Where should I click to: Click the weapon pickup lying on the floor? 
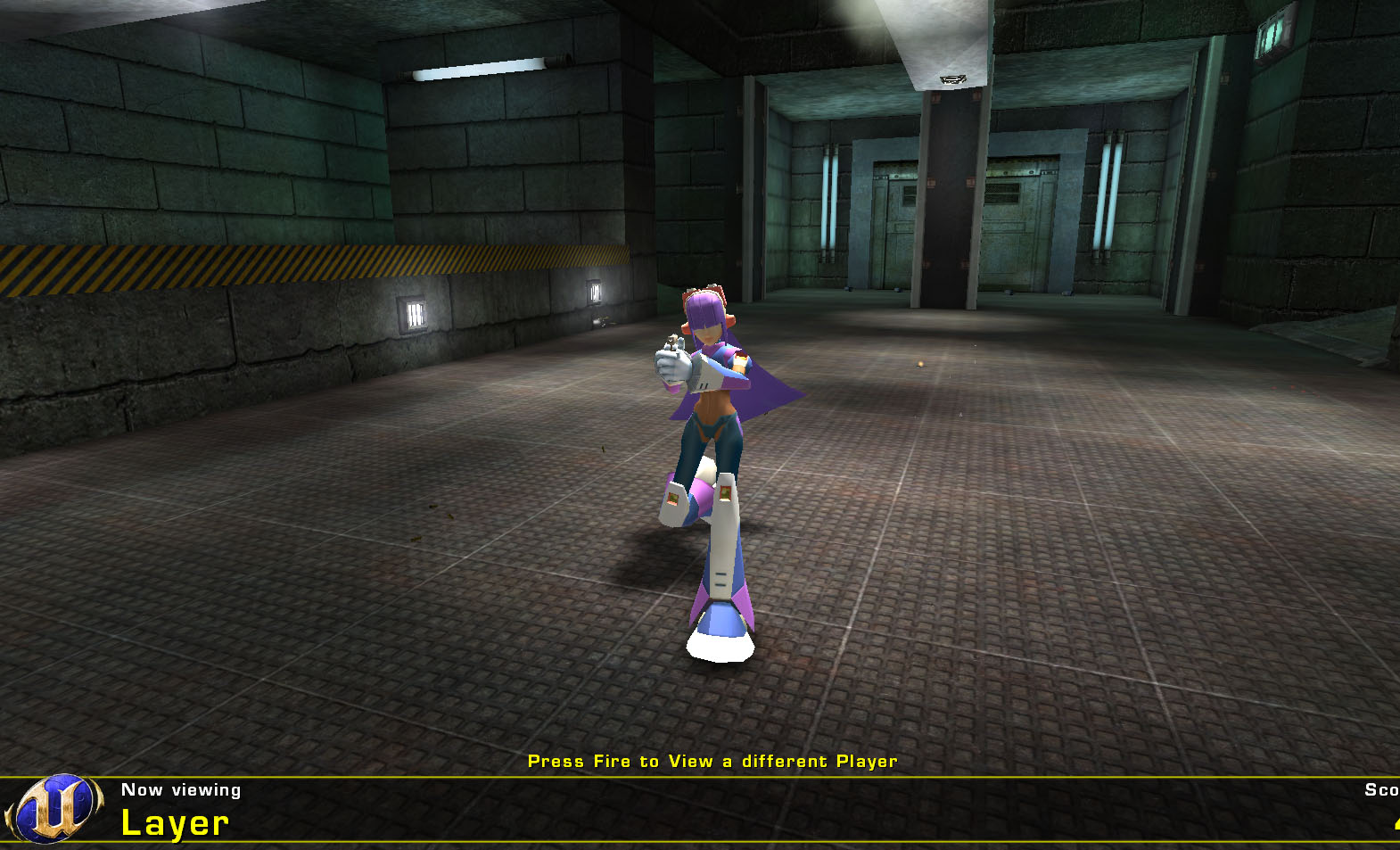[604, 323]
